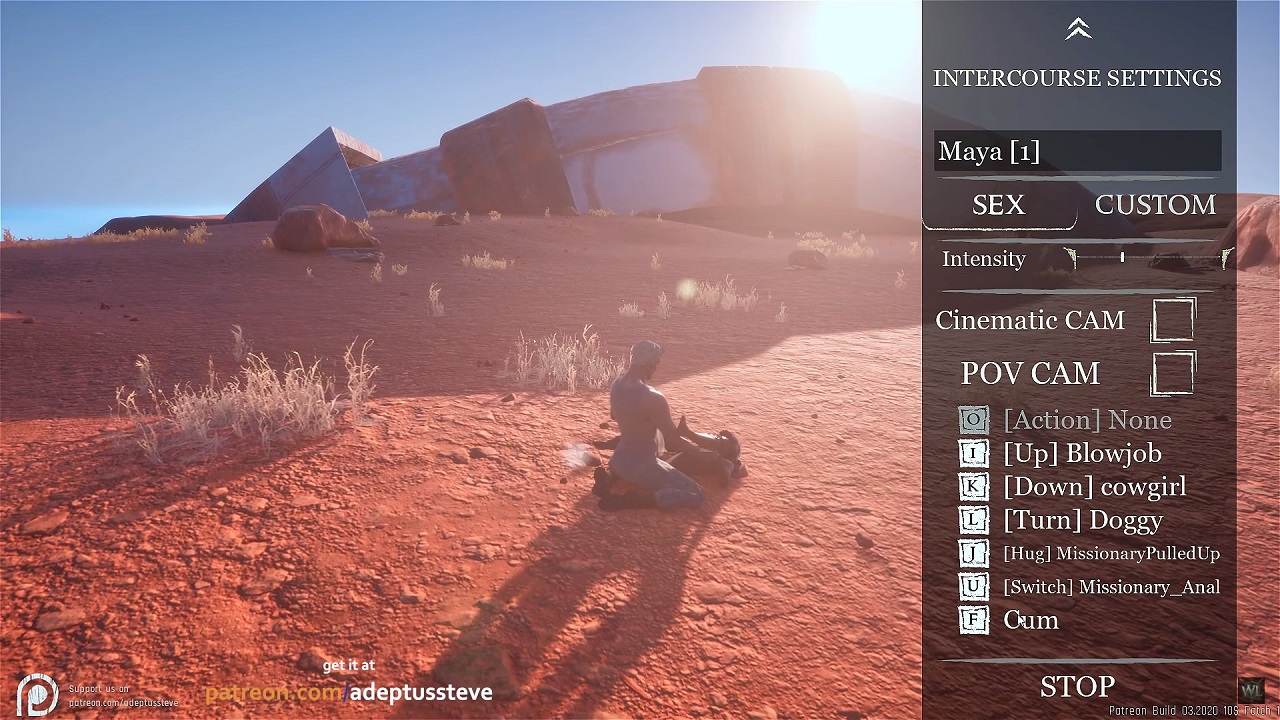Toggle the POV CAM checkbox

coord(1173,373)
